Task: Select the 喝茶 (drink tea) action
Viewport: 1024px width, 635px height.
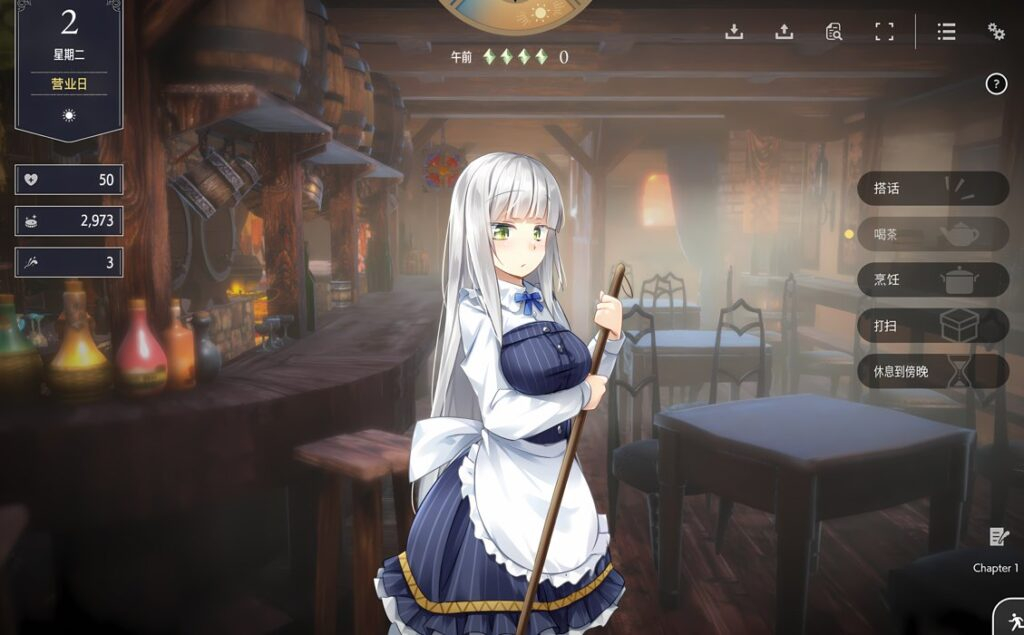Action: point(931,234)
